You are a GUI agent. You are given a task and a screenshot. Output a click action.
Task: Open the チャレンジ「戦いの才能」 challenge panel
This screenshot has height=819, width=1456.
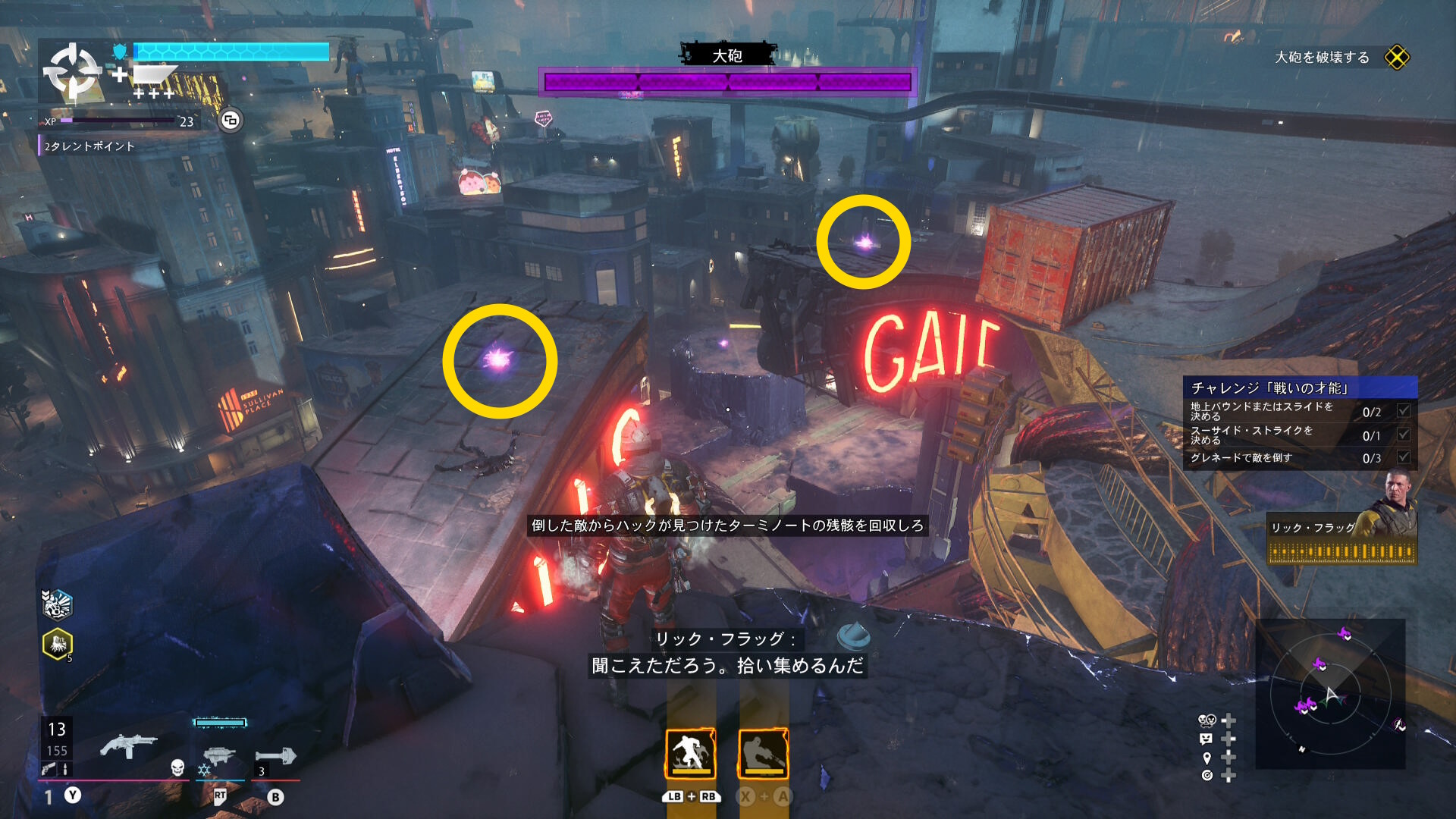tap(1300, 388)
